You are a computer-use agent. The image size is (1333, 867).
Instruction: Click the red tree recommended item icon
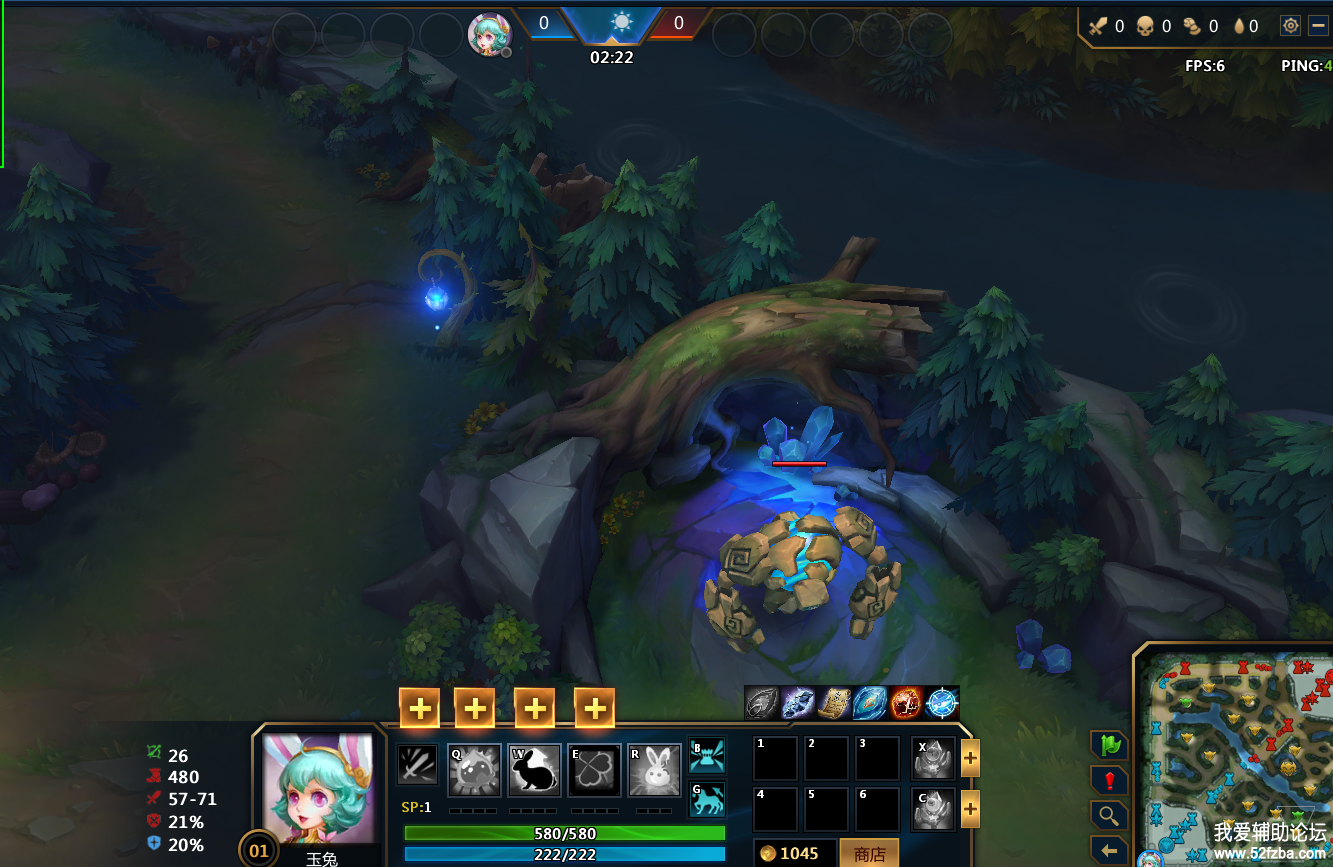pos(906,703)
